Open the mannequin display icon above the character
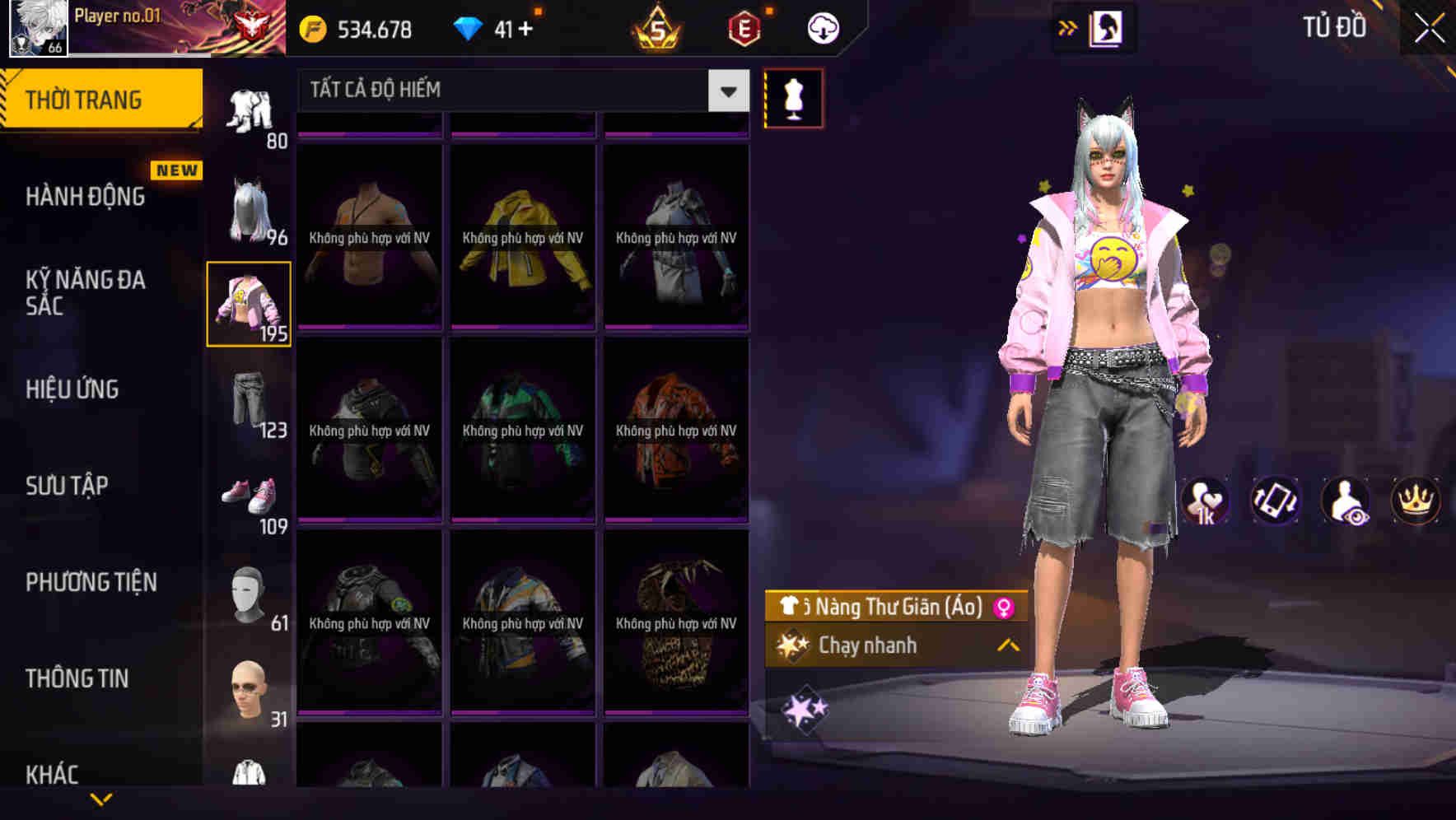This screenshot has width=1456, height=820. [x=793, y=98]
